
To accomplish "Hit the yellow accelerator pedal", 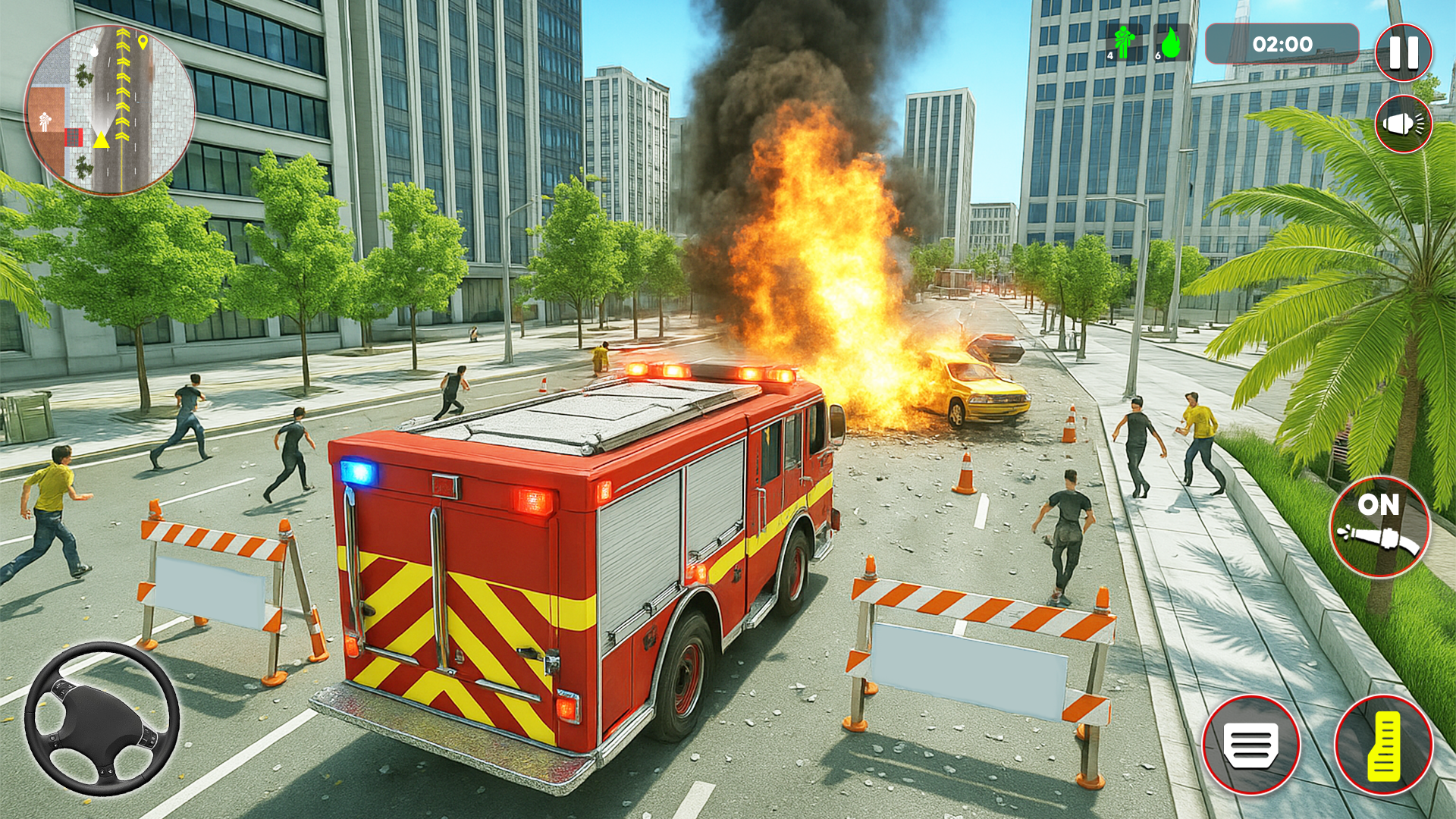I will point(1383,744).
